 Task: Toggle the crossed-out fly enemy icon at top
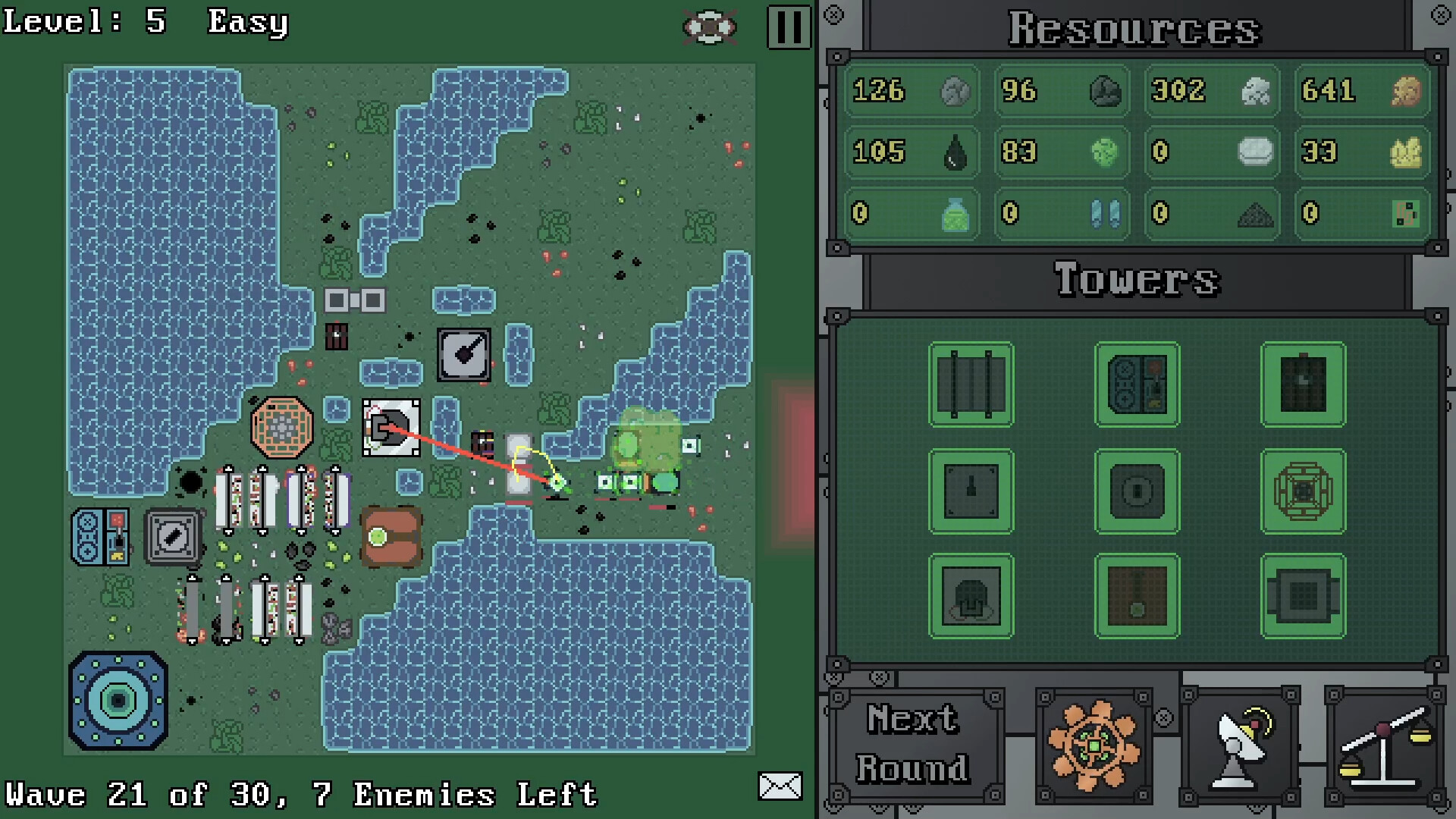coord(710,25)
